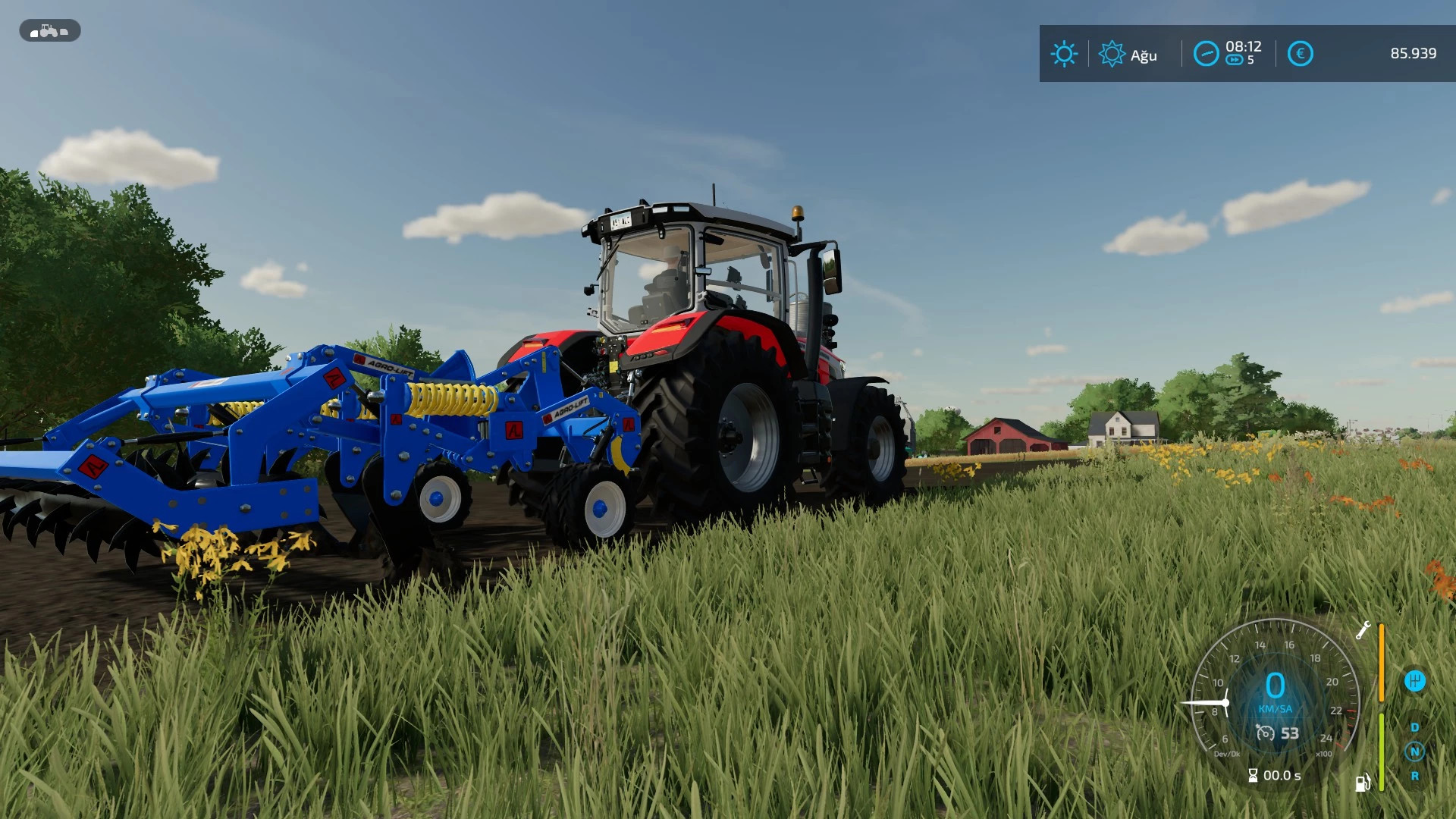Click the fuel pump icon near the fuel bar

[x=1362, y=783]
